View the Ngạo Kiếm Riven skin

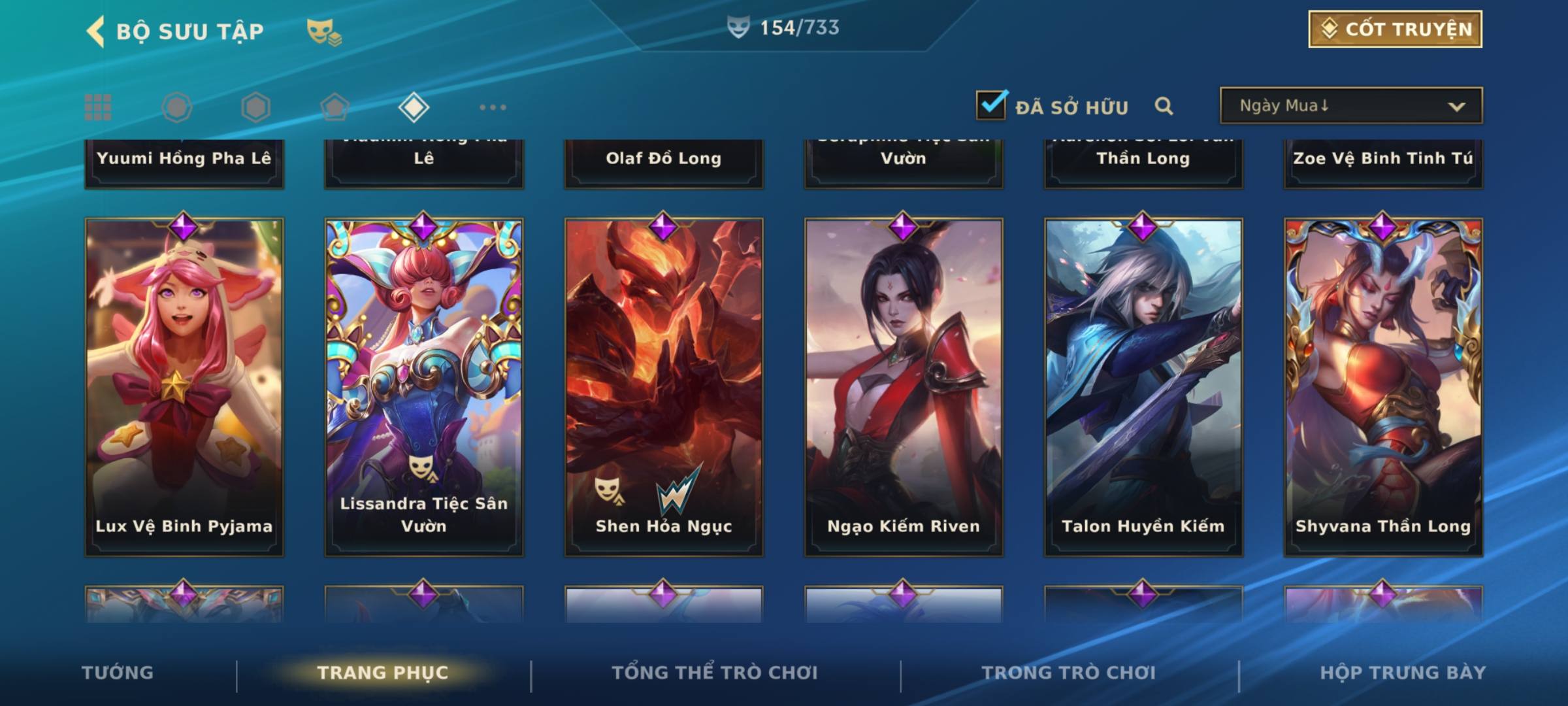click(904, 387)
